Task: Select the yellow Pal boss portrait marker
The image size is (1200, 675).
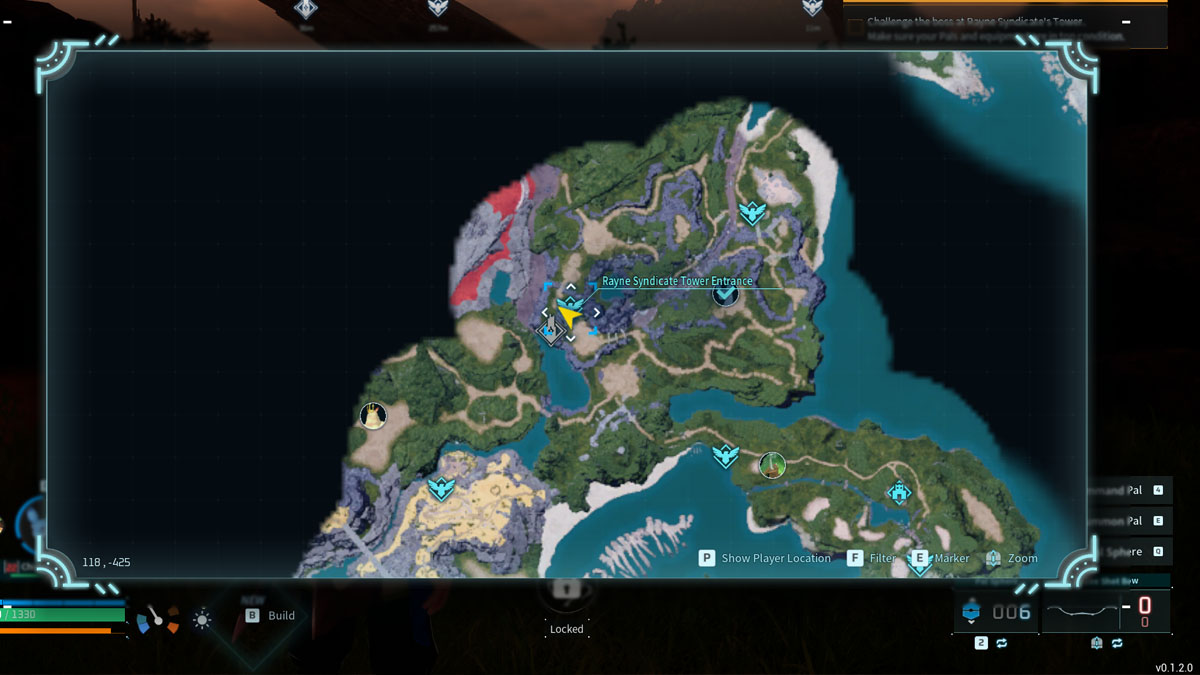Action: point(373,415)
